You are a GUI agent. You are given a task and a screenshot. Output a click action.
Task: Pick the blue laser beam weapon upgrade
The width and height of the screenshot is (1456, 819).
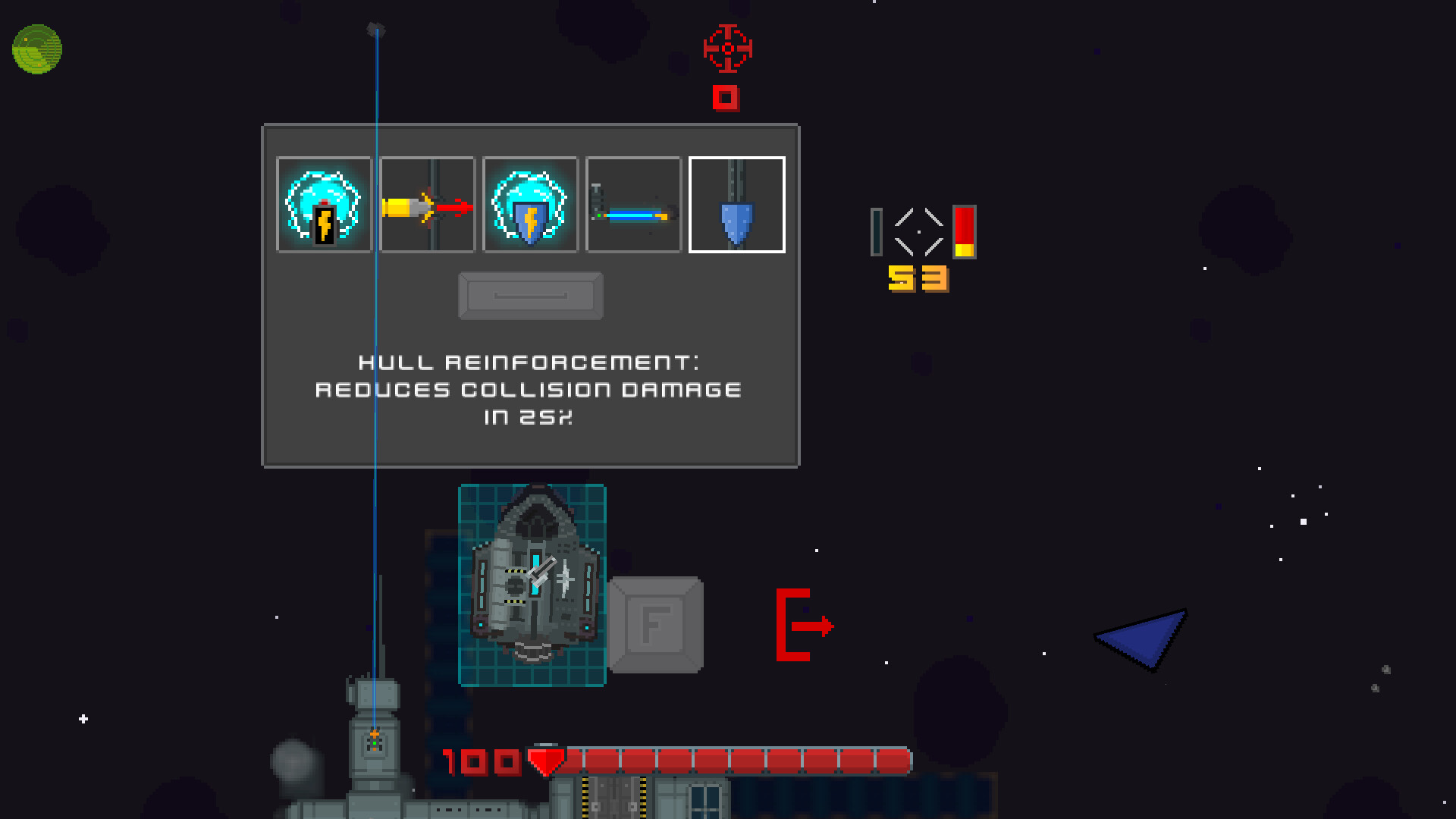point(633,204)
